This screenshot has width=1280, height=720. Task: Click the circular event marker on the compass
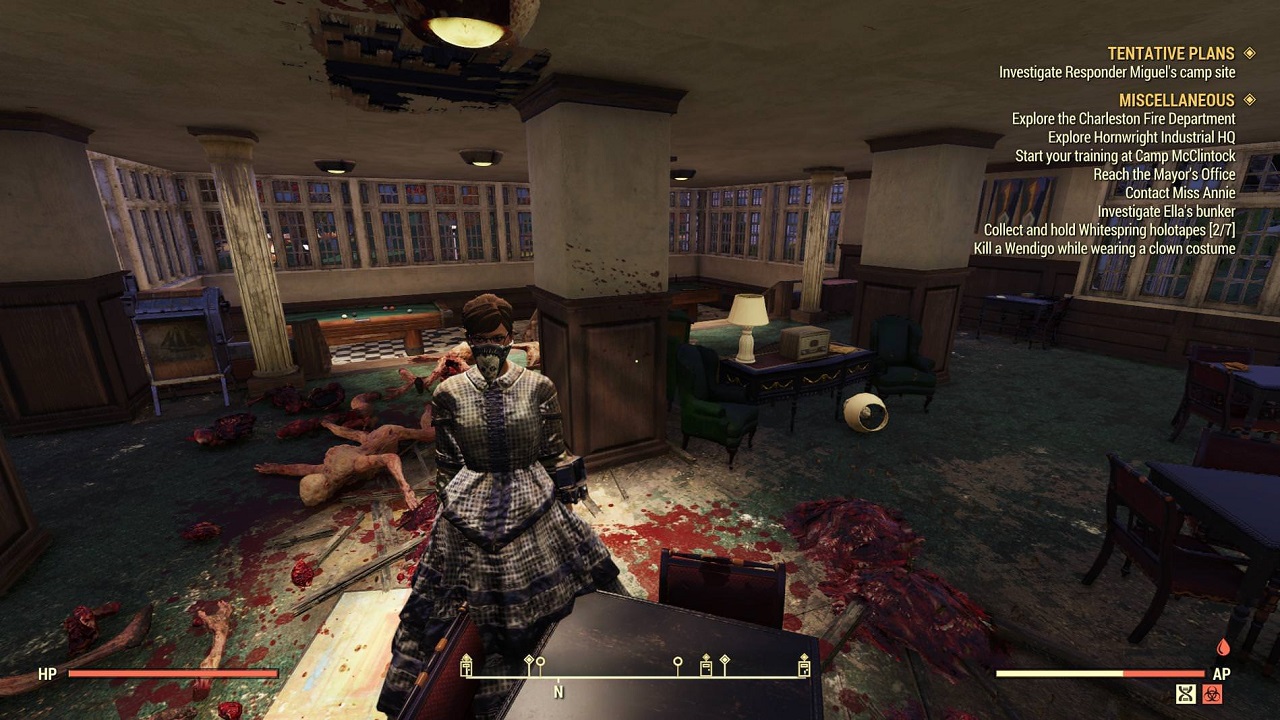(677, 660)
